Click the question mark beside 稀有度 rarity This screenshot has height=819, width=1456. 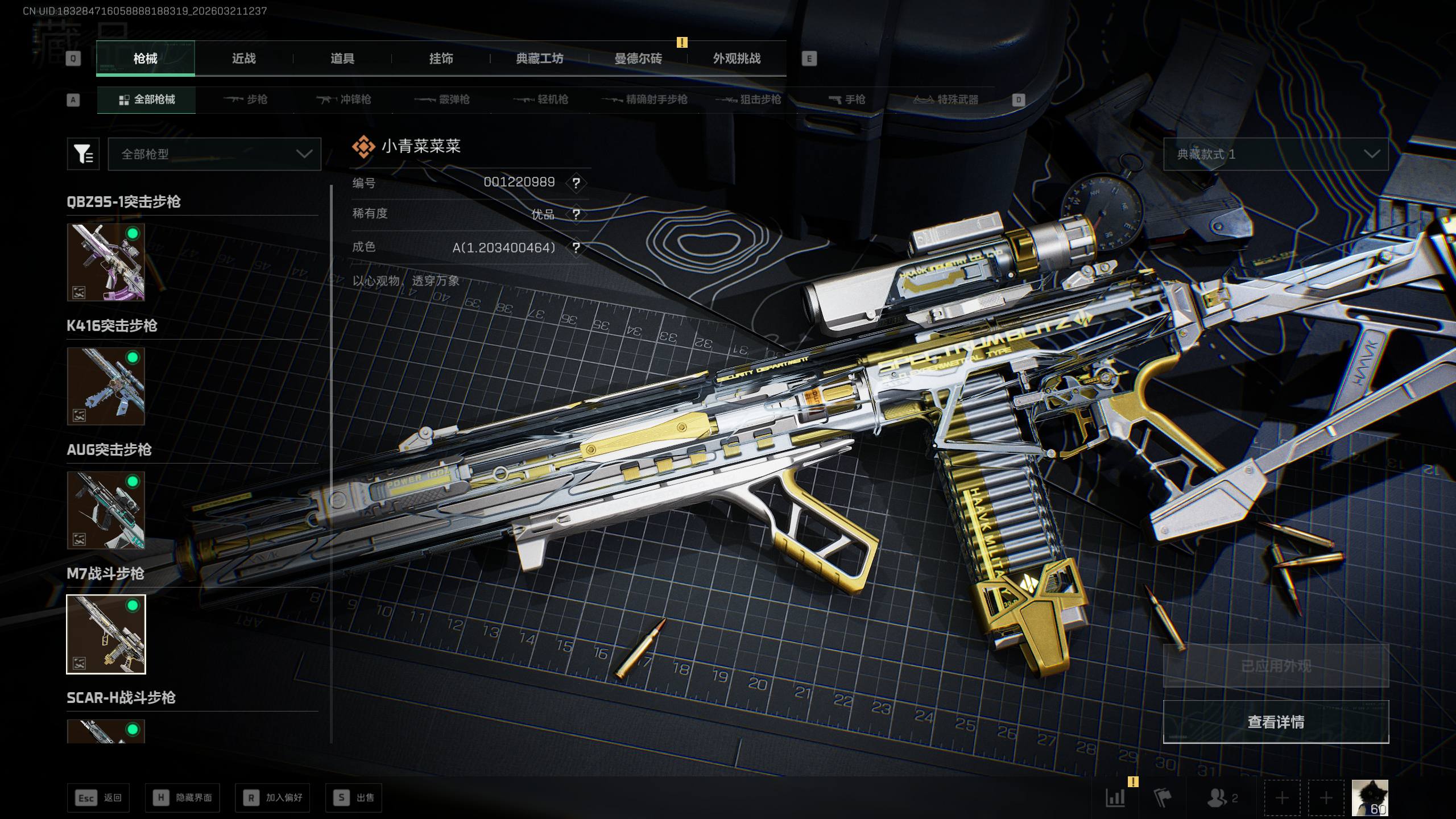click(x=576, y=214)
